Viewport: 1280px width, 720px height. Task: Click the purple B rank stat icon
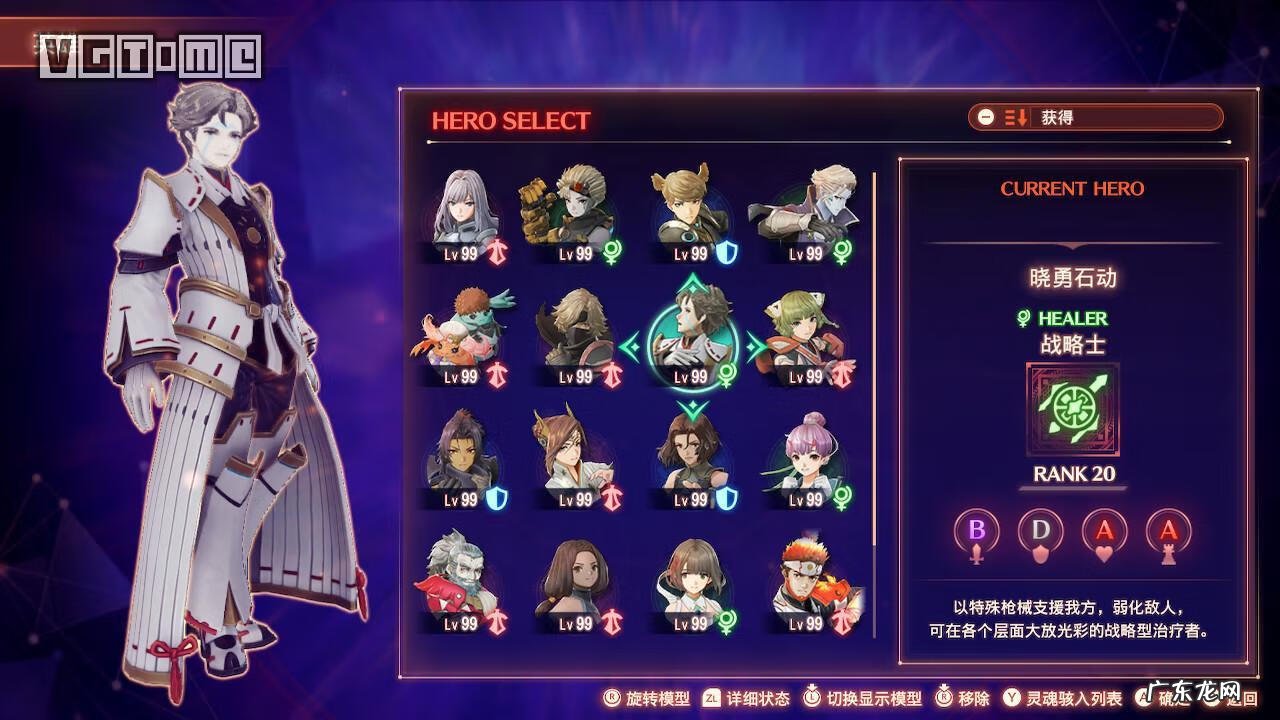click(977, 533)
